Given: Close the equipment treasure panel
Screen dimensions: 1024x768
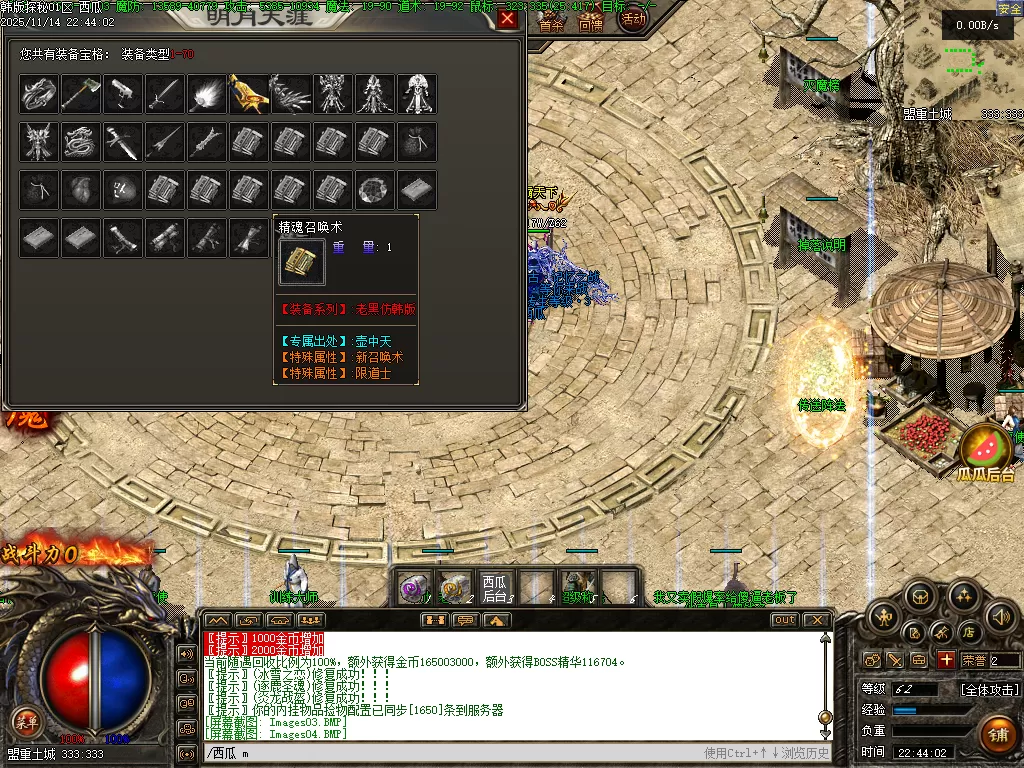Looking at the screenshot, I should 508,19.
